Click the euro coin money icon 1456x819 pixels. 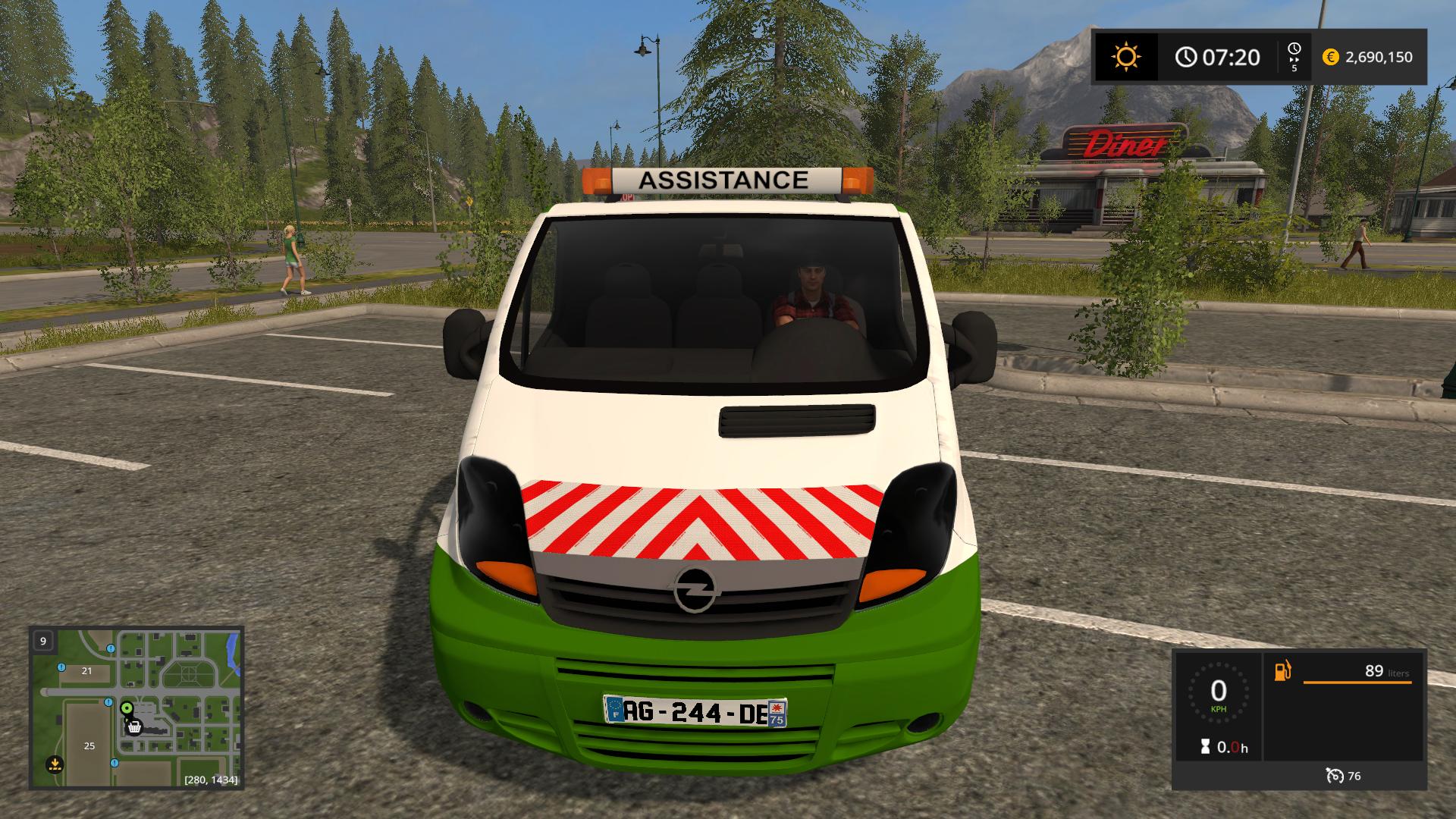[x=1330, y=57]
